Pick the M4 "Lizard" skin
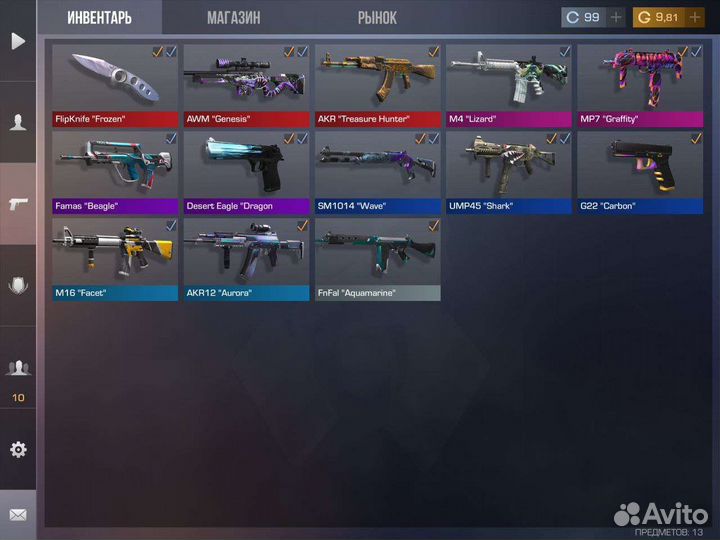720x540 pixels. click(509, 85)
